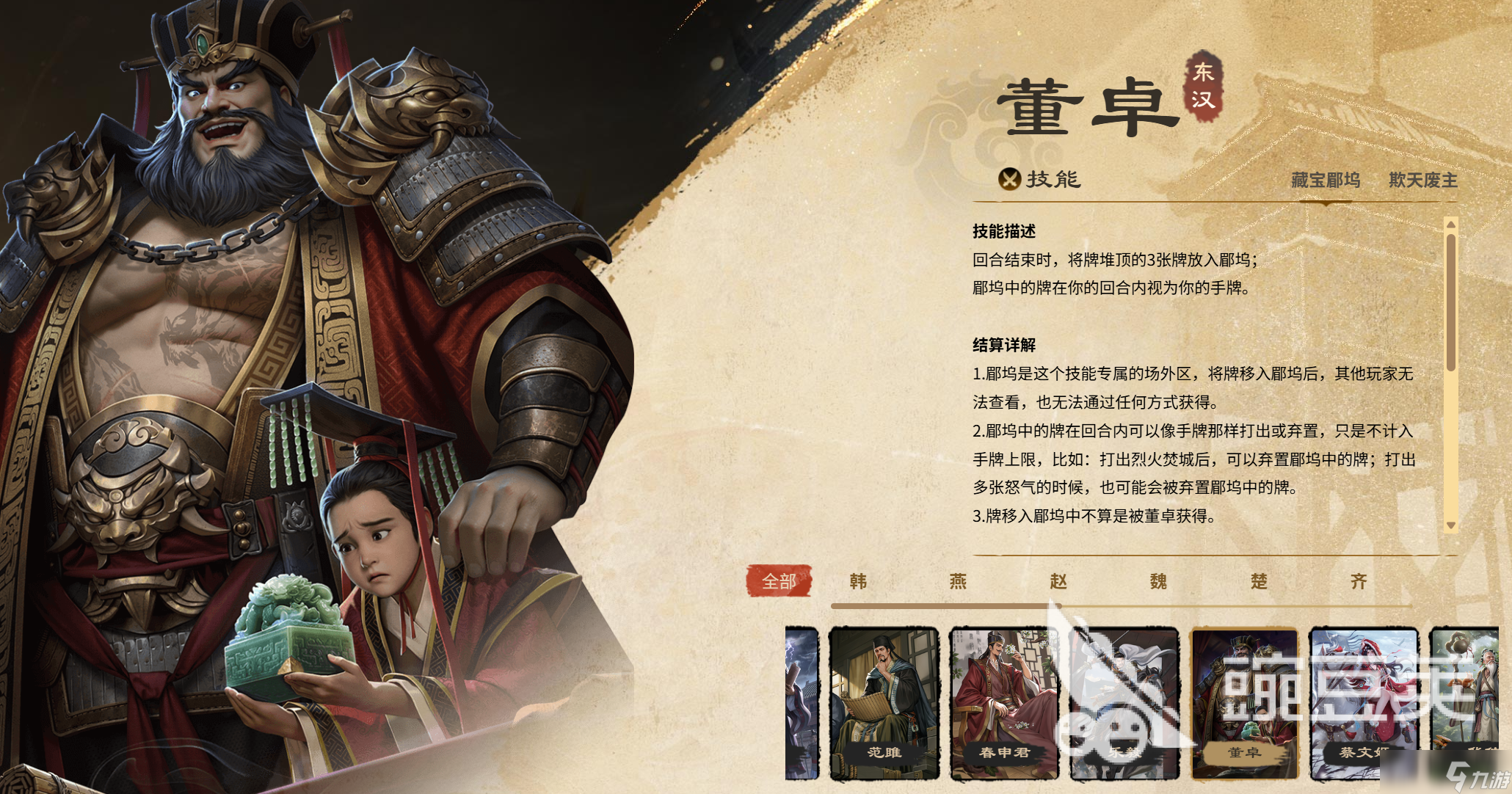The height and width of the screenshot is (794, 1512).
Task: Click the 东汉 dynasty seal badge
Action: (1203, 87)
